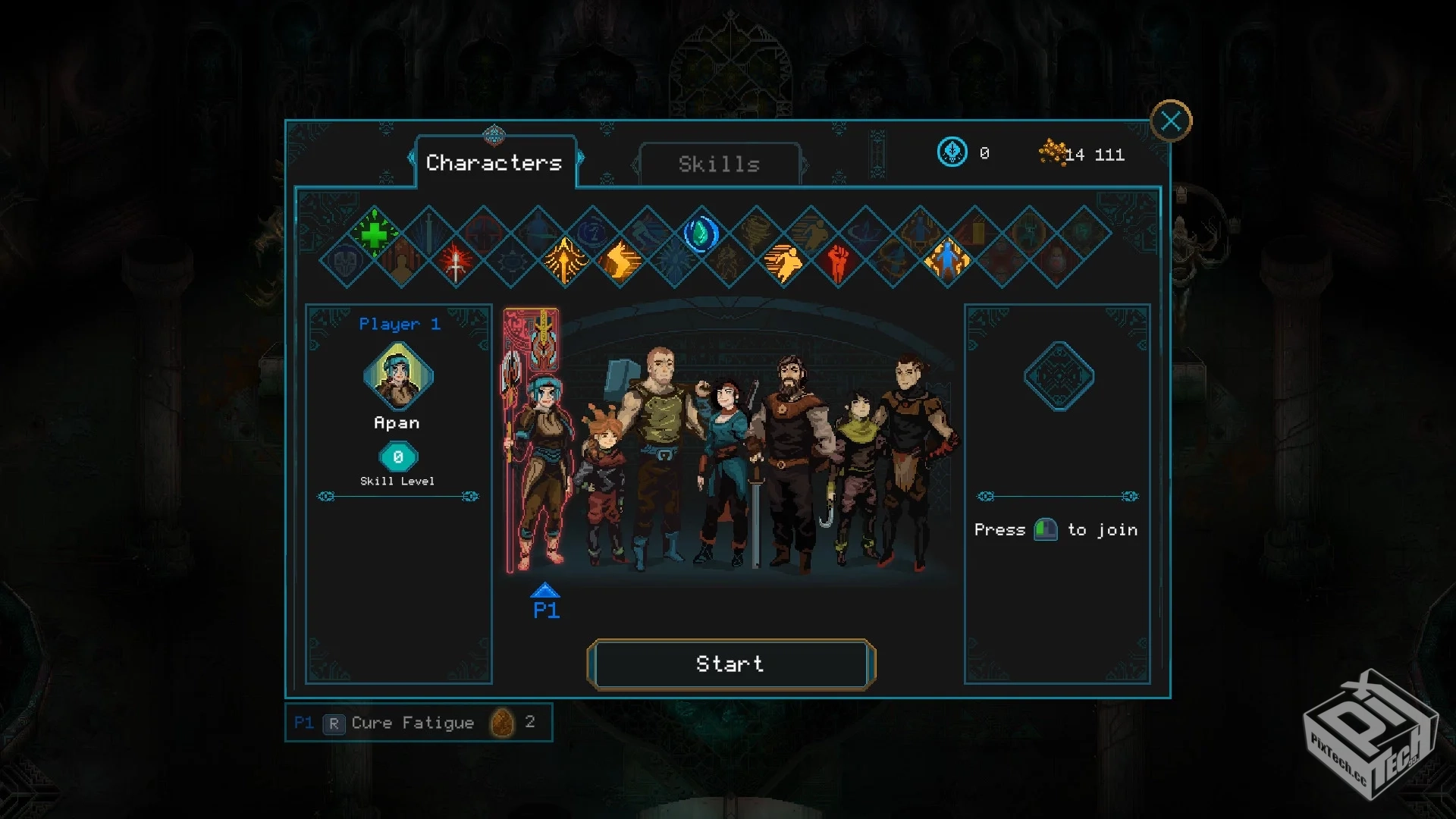Click the red raised fist trait icon

pos(838,262)
